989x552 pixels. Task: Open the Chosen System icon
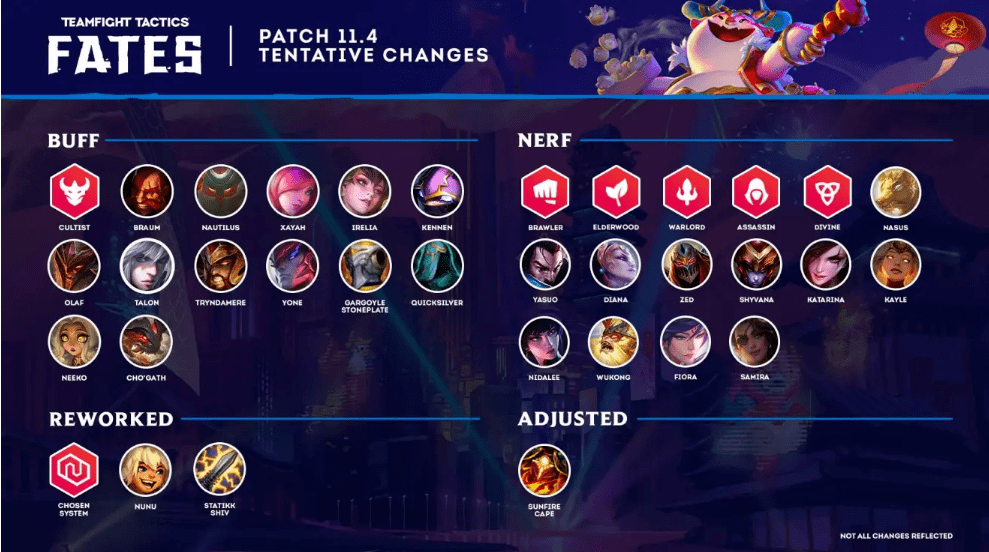click(75, 469)
